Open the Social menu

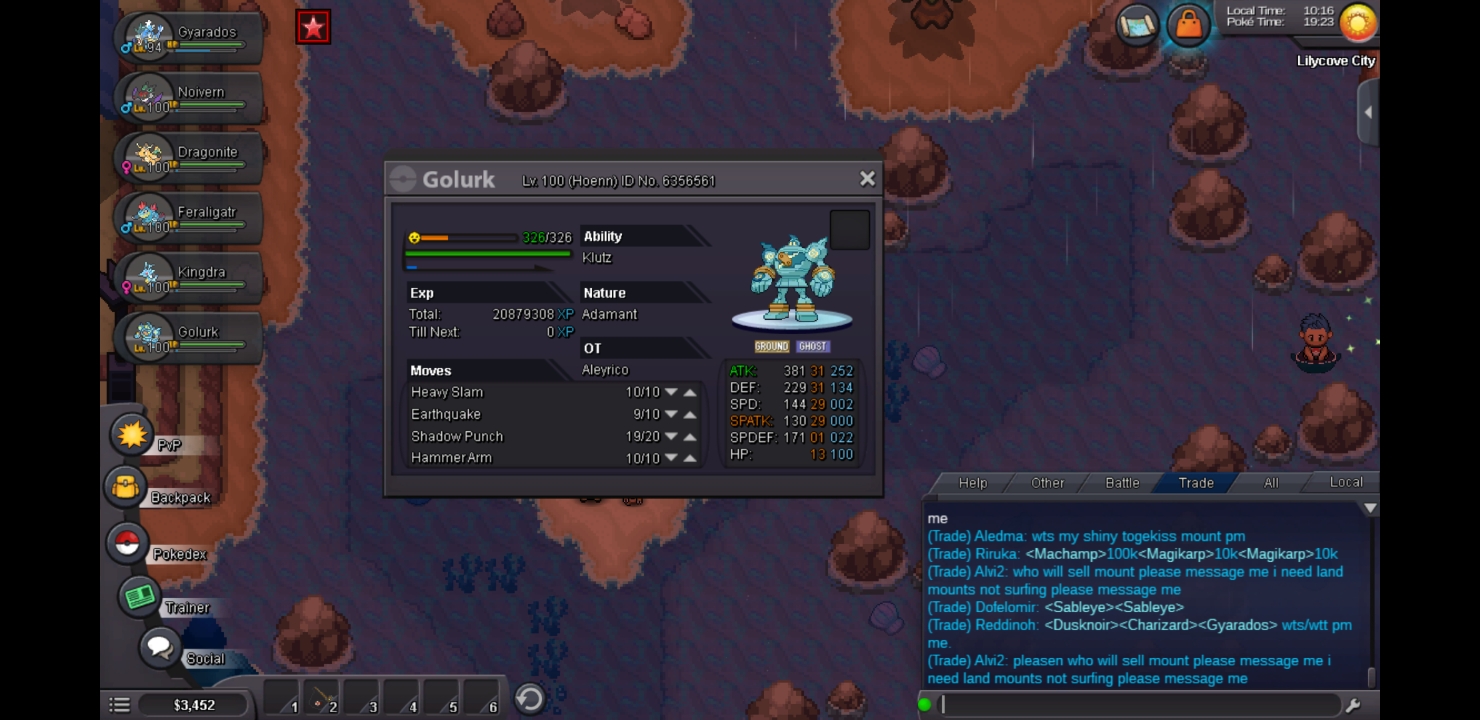160,648
